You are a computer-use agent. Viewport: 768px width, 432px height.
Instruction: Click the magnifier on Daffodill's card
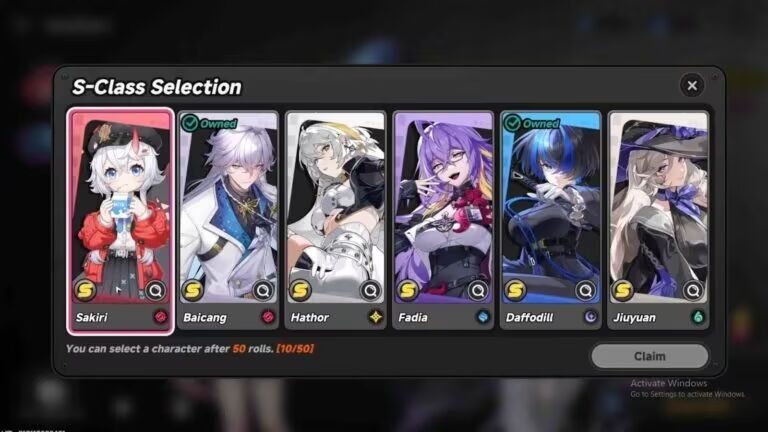586,290
